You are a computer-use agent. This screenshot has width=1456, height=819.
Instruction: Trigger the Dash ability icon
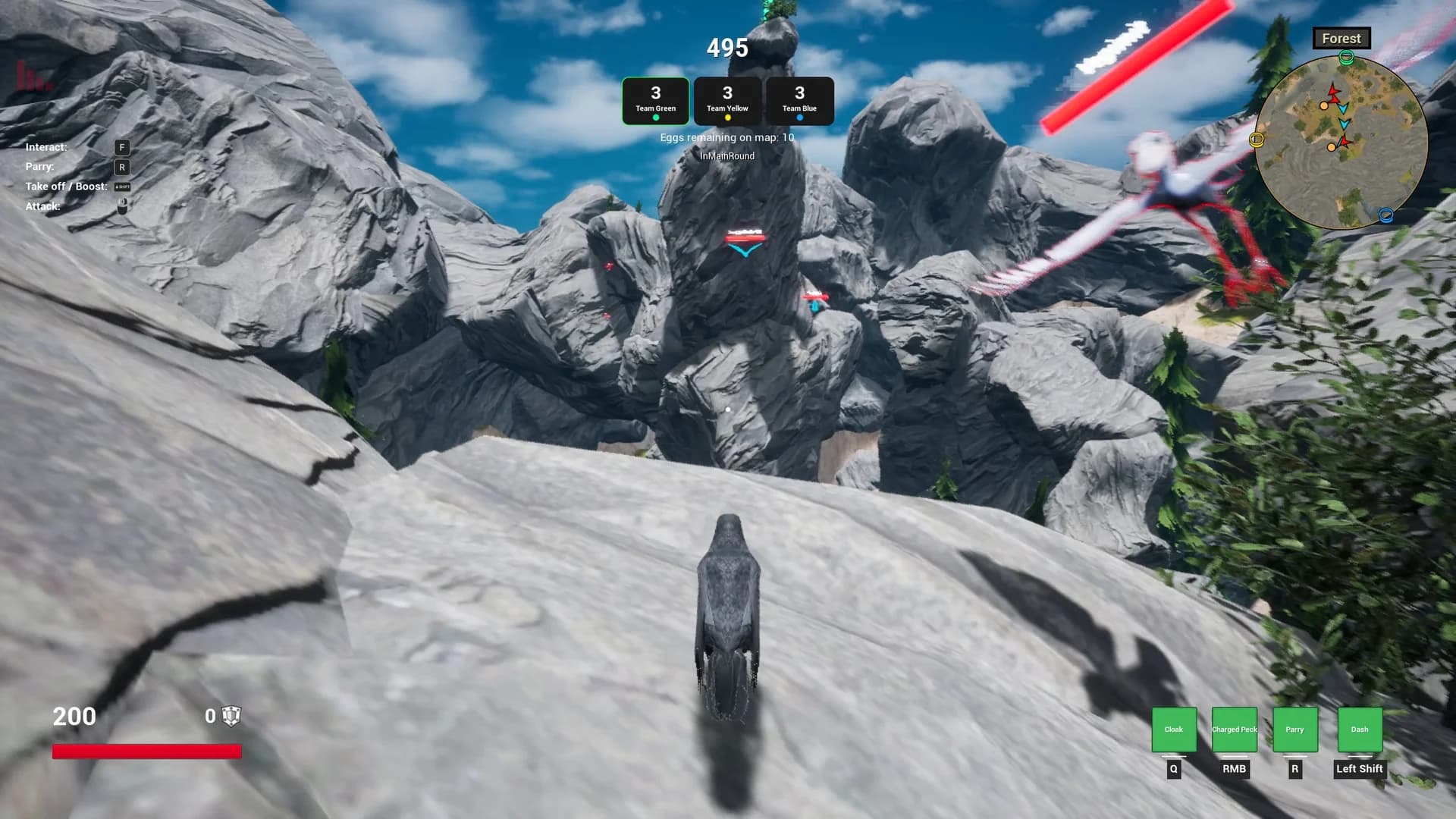pyautogui.click(x=1359, y=729)
